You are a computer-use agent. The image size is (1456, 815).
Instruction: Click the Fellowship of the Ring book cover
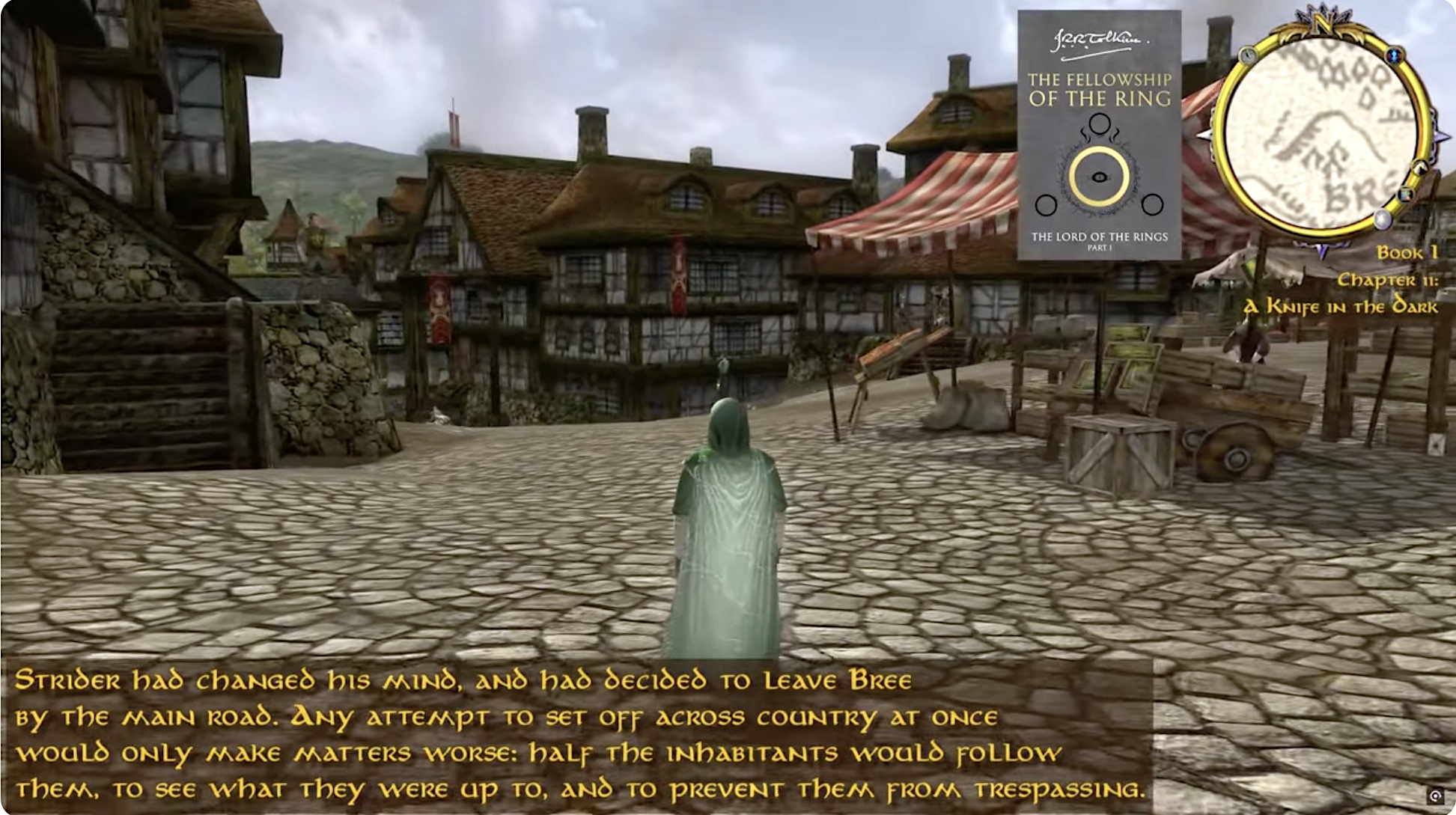(1098, 135)
